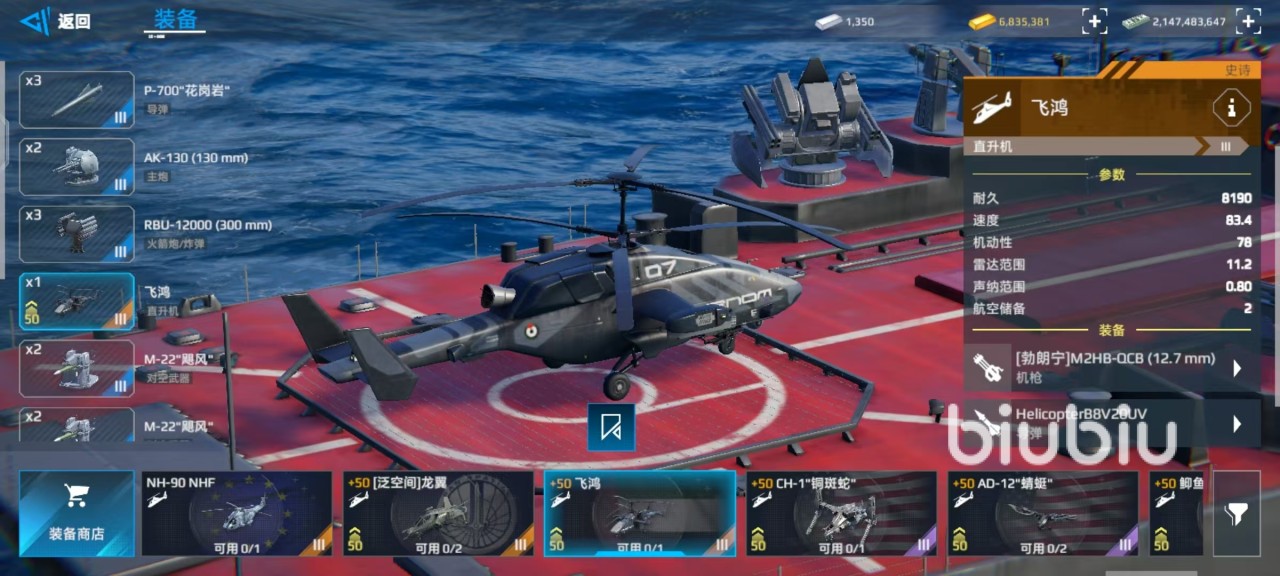The width and height of the screenshot is (1280, 576).
Task: Open the 装备商店 equipment shop
Action: tap(76, 513)
